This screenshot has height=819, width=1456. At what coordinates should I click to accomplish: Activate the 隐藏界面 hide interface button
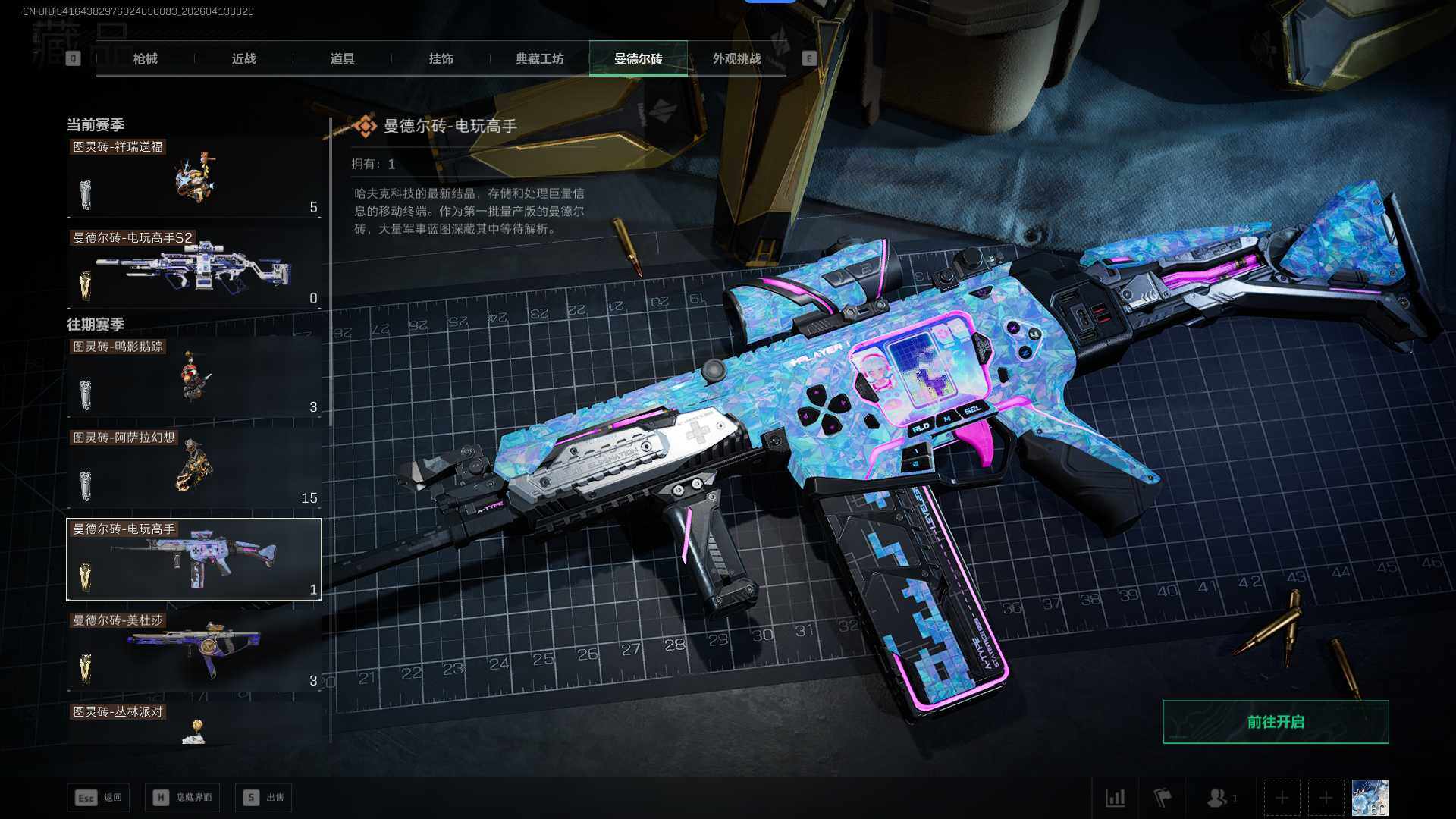[x=183, y=797]
